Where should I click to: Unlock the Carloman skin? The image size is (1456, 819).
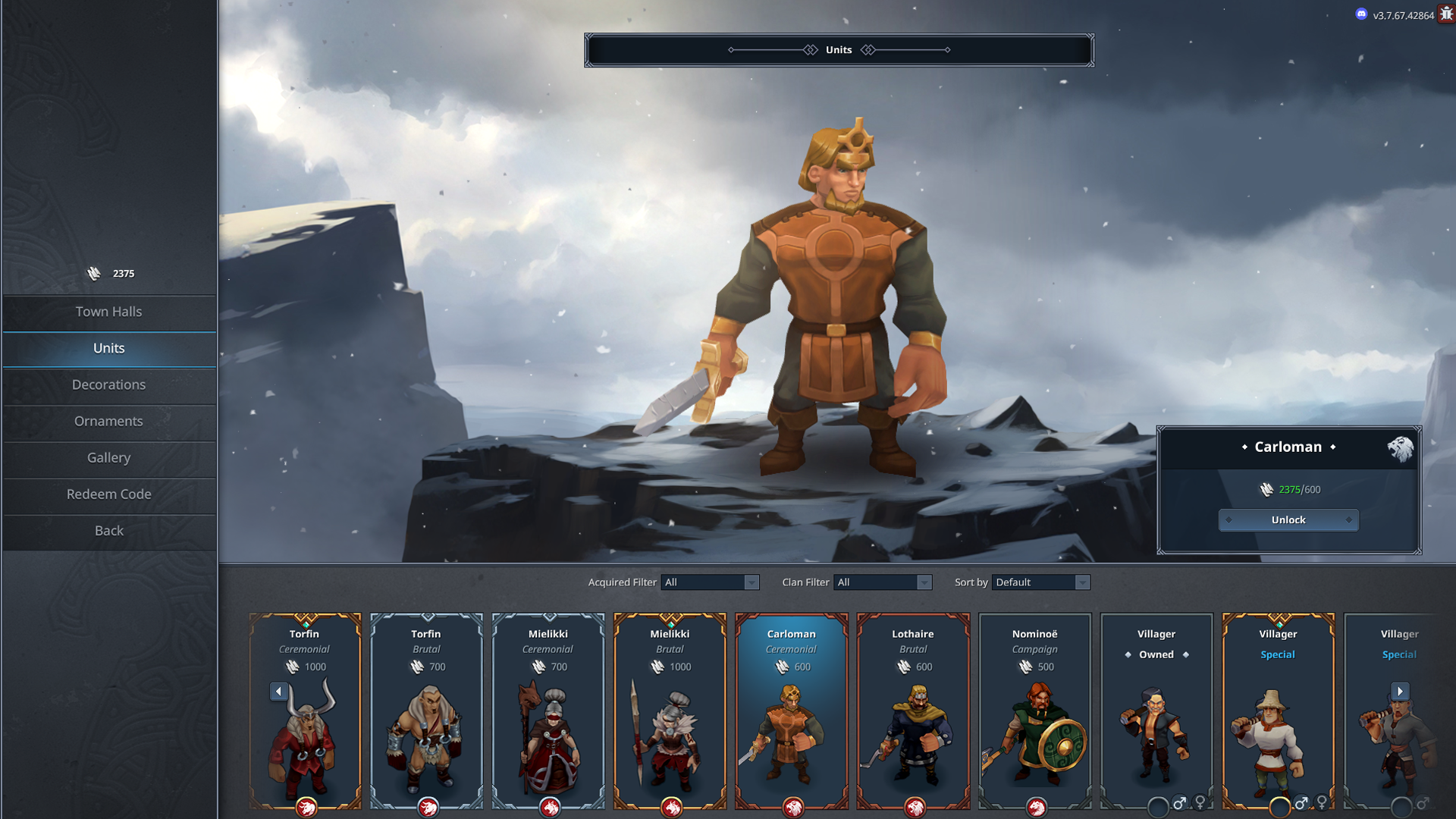coord(1288,520)
